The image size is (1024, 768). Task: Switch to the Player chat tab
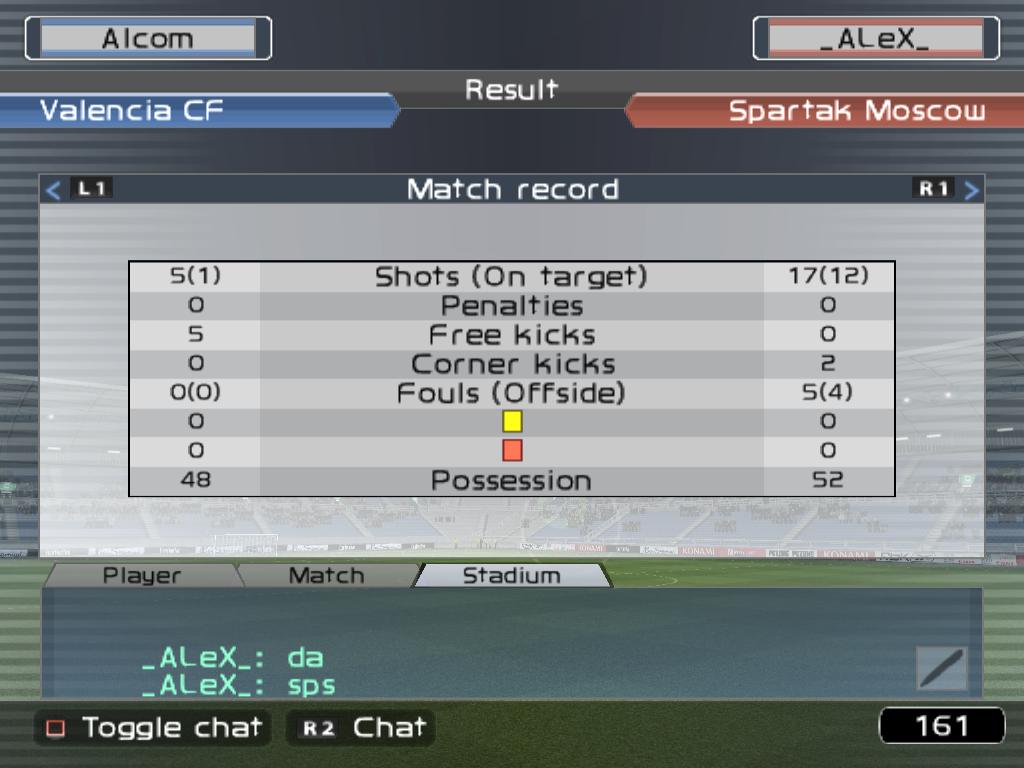tap(142, 576)
